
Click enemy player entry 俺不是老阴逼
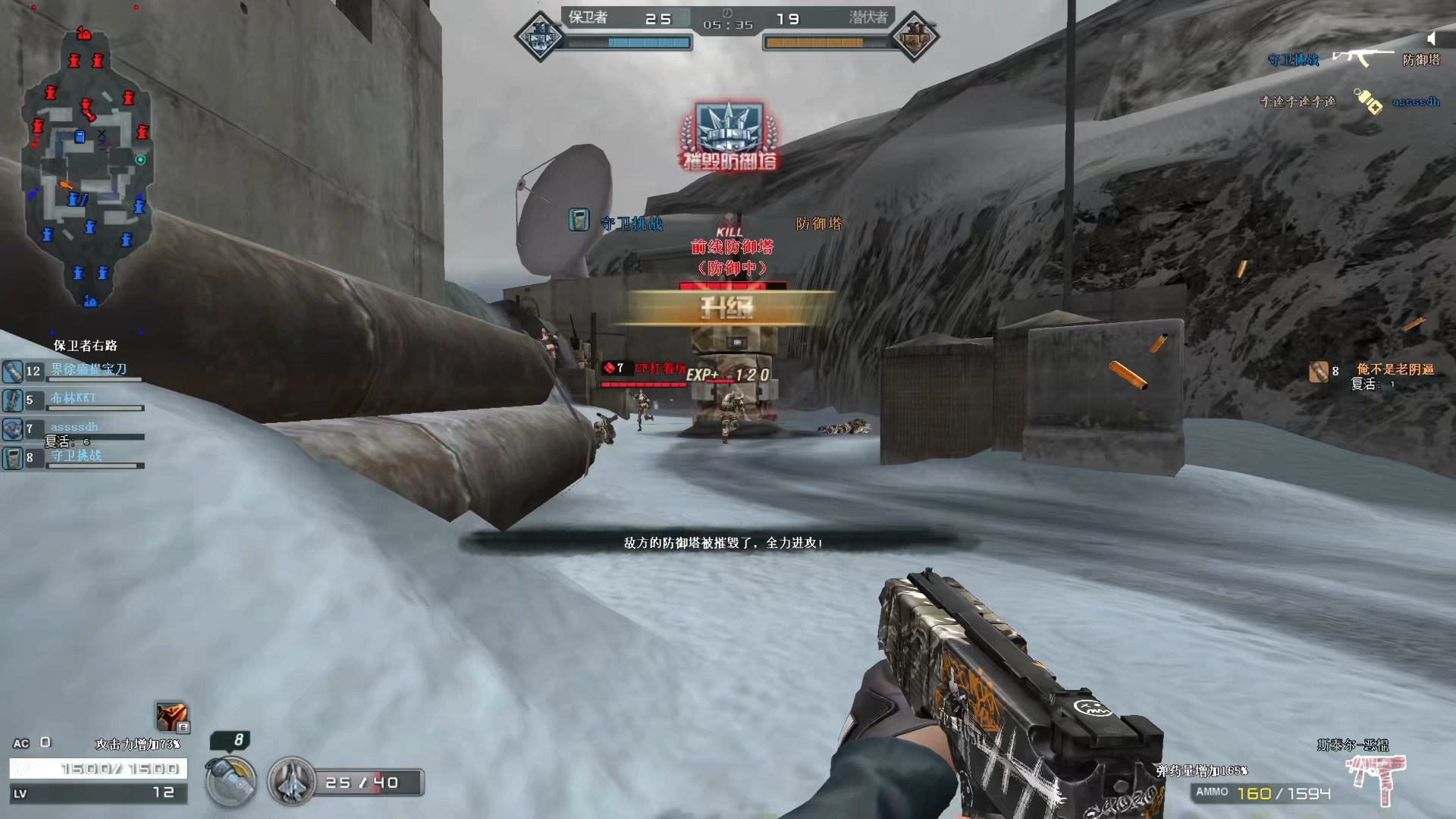pyautogui.click(x=1395, y=370)
